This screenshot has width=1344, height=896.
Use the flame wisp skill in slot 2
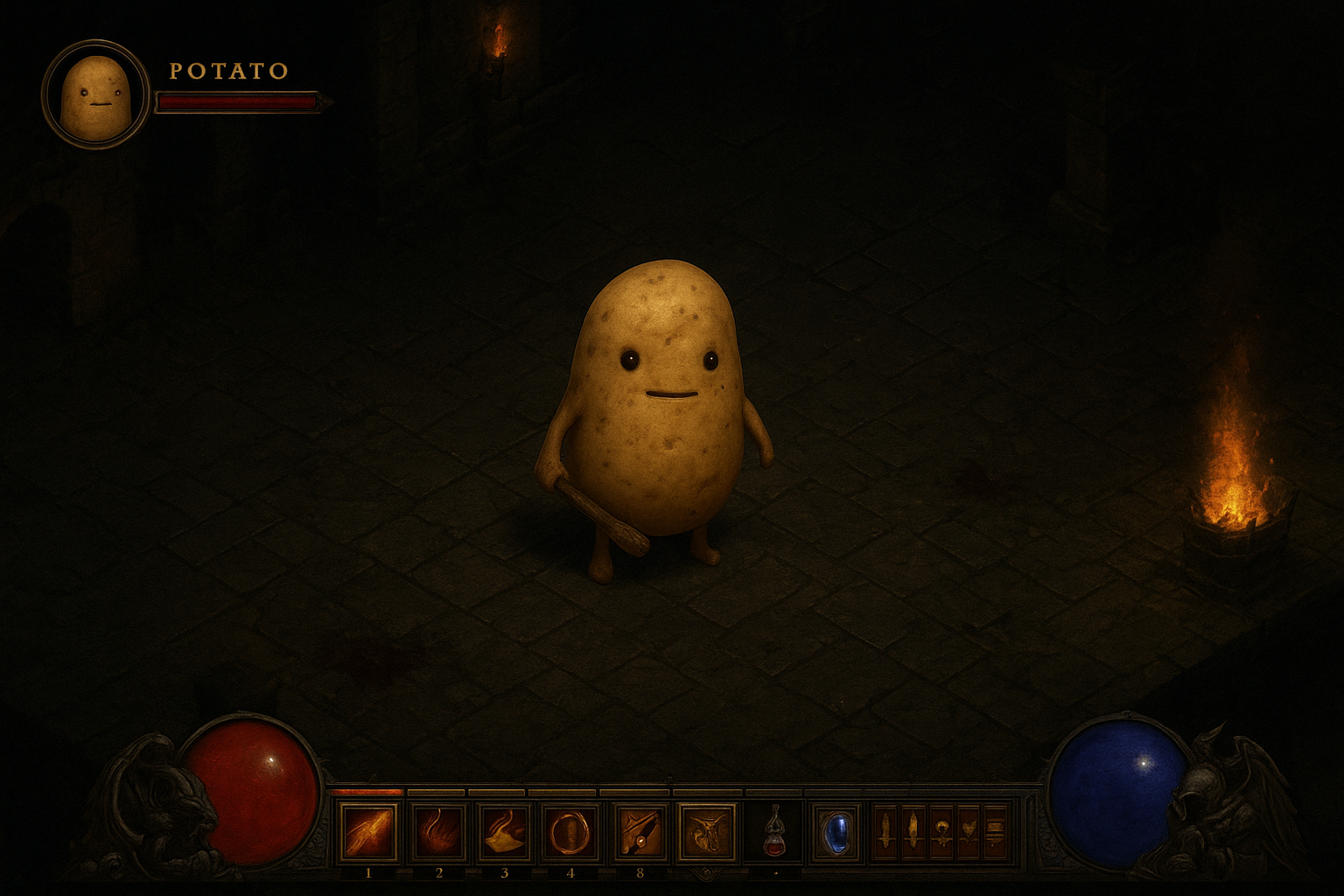437,832
